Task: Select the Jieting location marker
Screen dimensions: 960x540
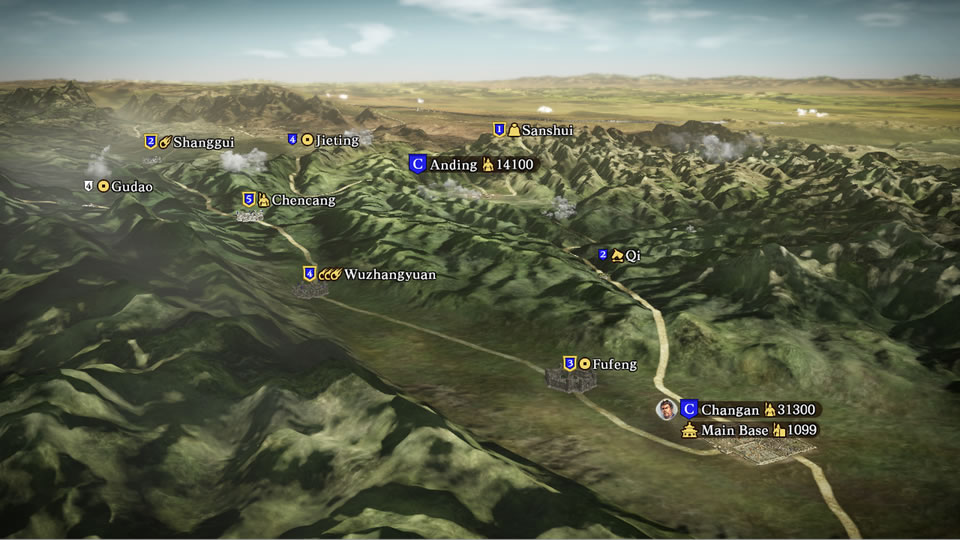Action: click(323, 140)
